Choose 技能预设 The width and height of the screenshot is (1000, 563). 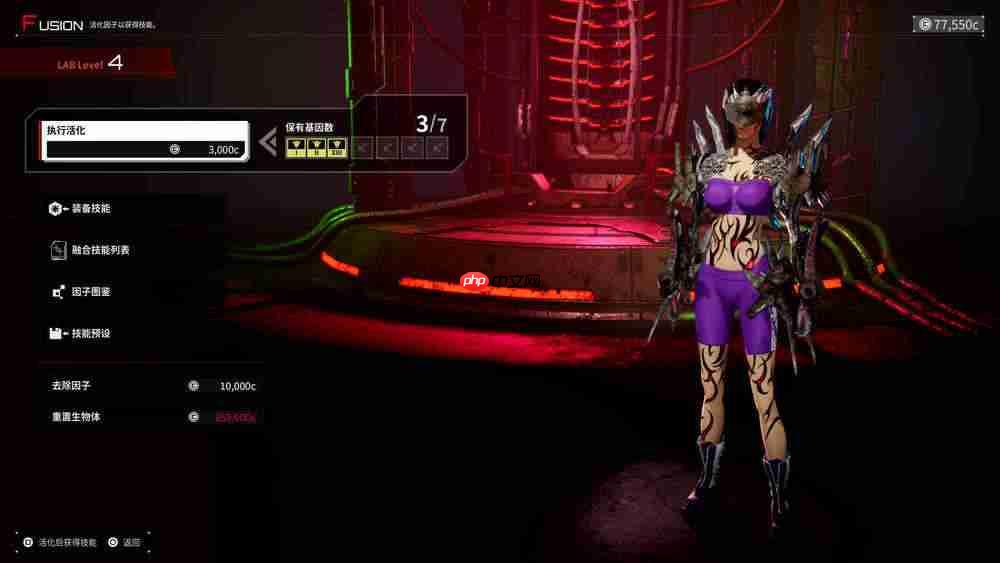pos(90,333)
